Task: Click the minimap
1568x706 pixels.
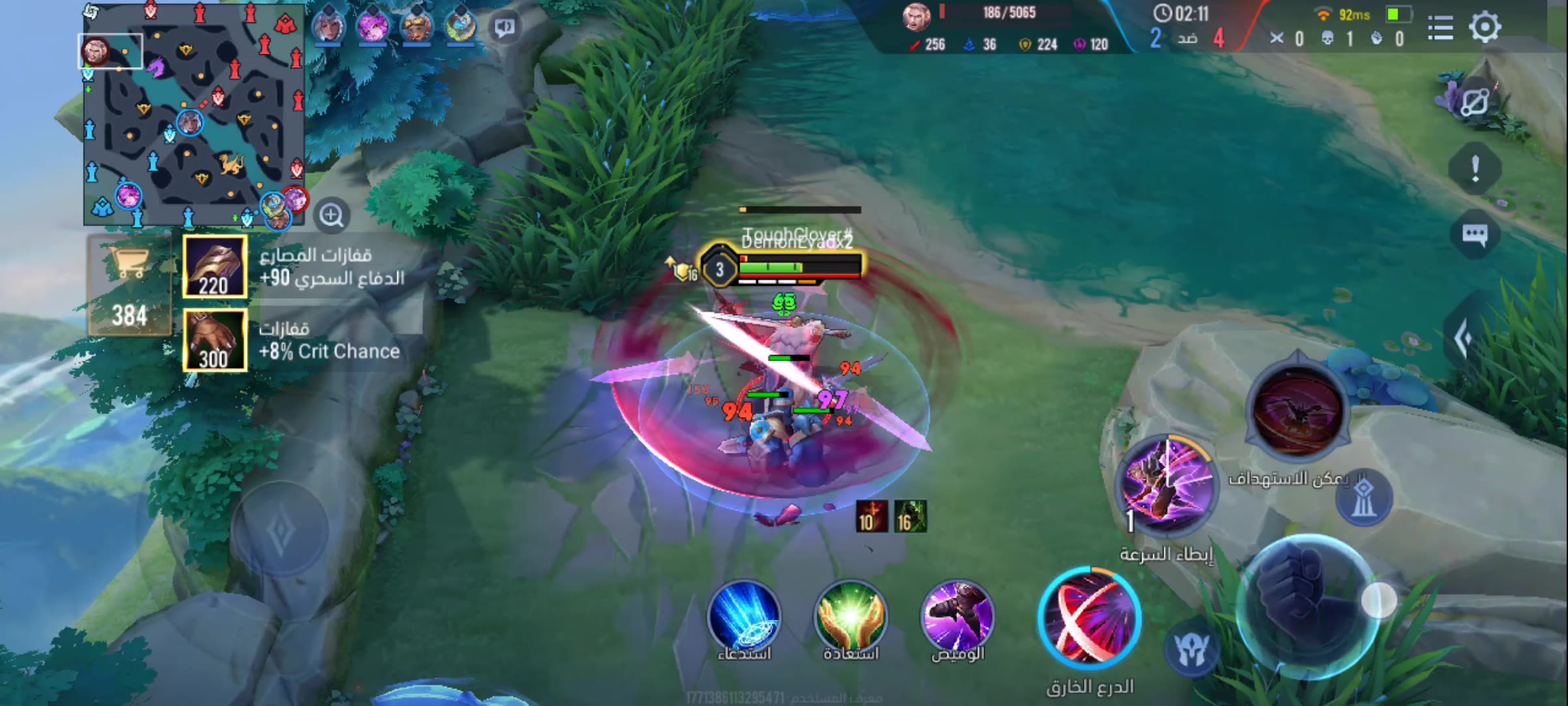Action: pos(193,114)
